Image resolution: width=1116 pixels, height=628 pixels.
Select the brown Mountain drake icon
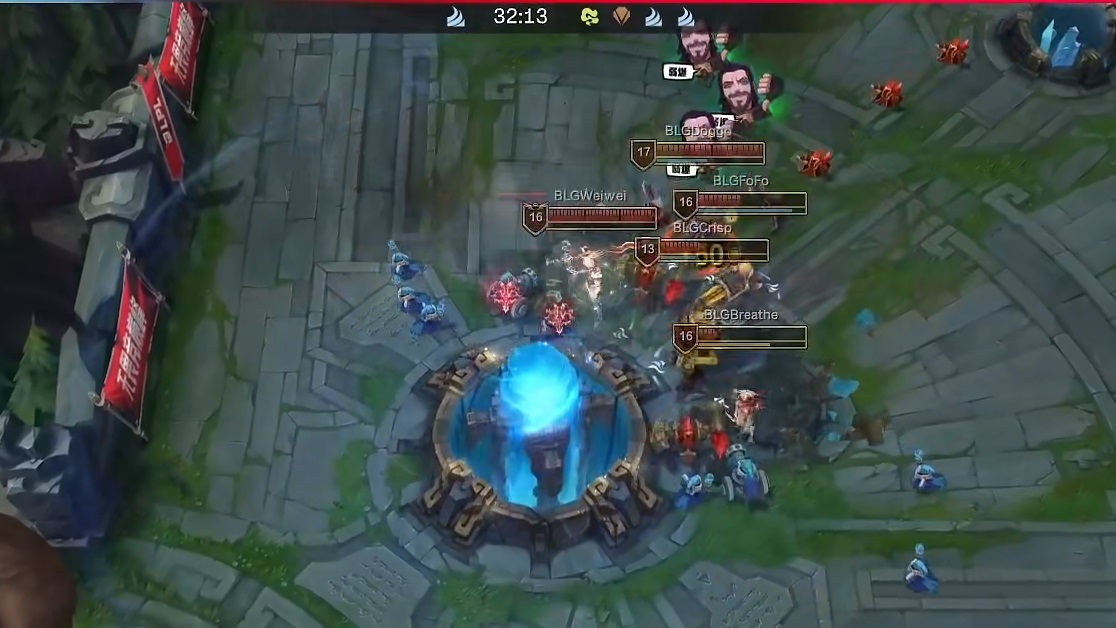point(621,17)
